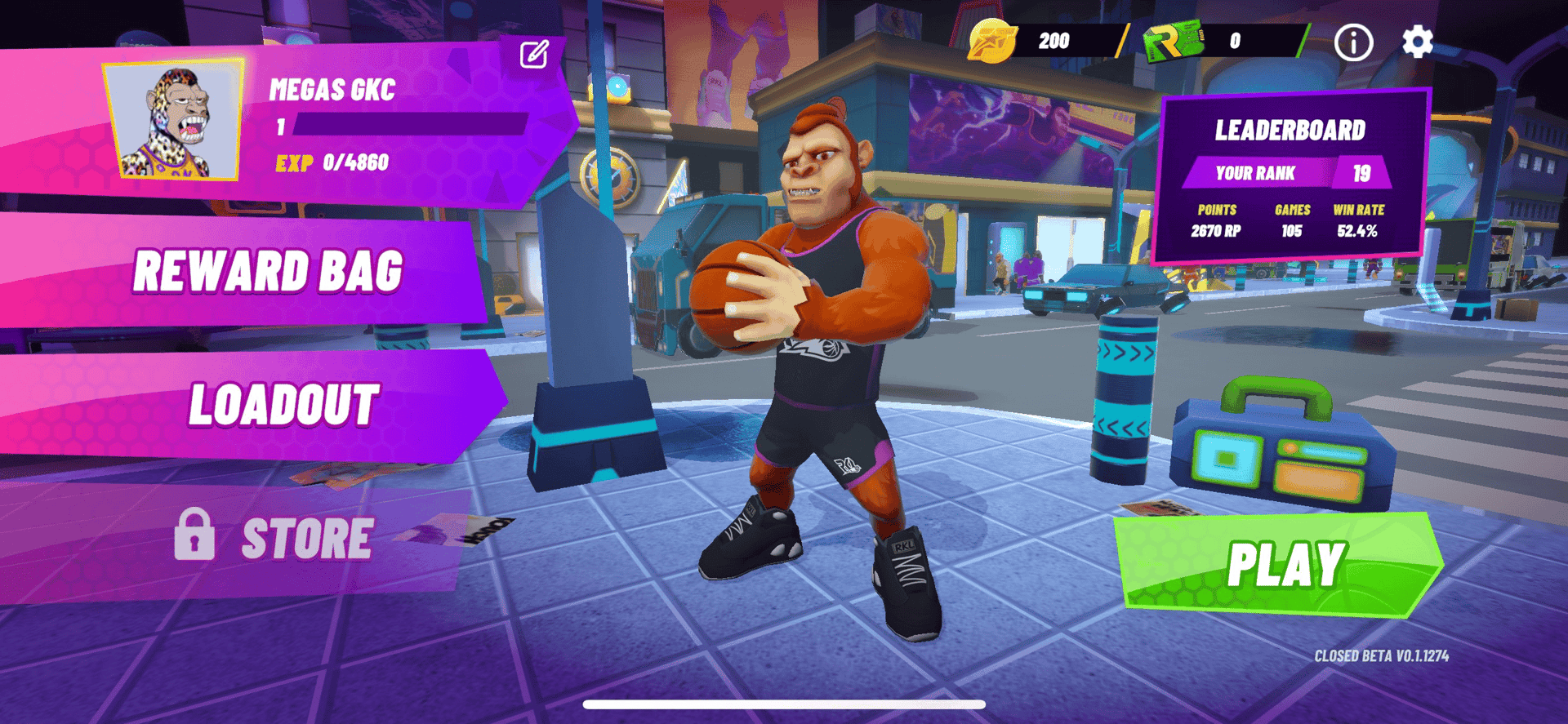Open the Reward Bag menu
The width and height of the screenshot is (1568, 724).
pyautogui.click(x=269, y=273)
